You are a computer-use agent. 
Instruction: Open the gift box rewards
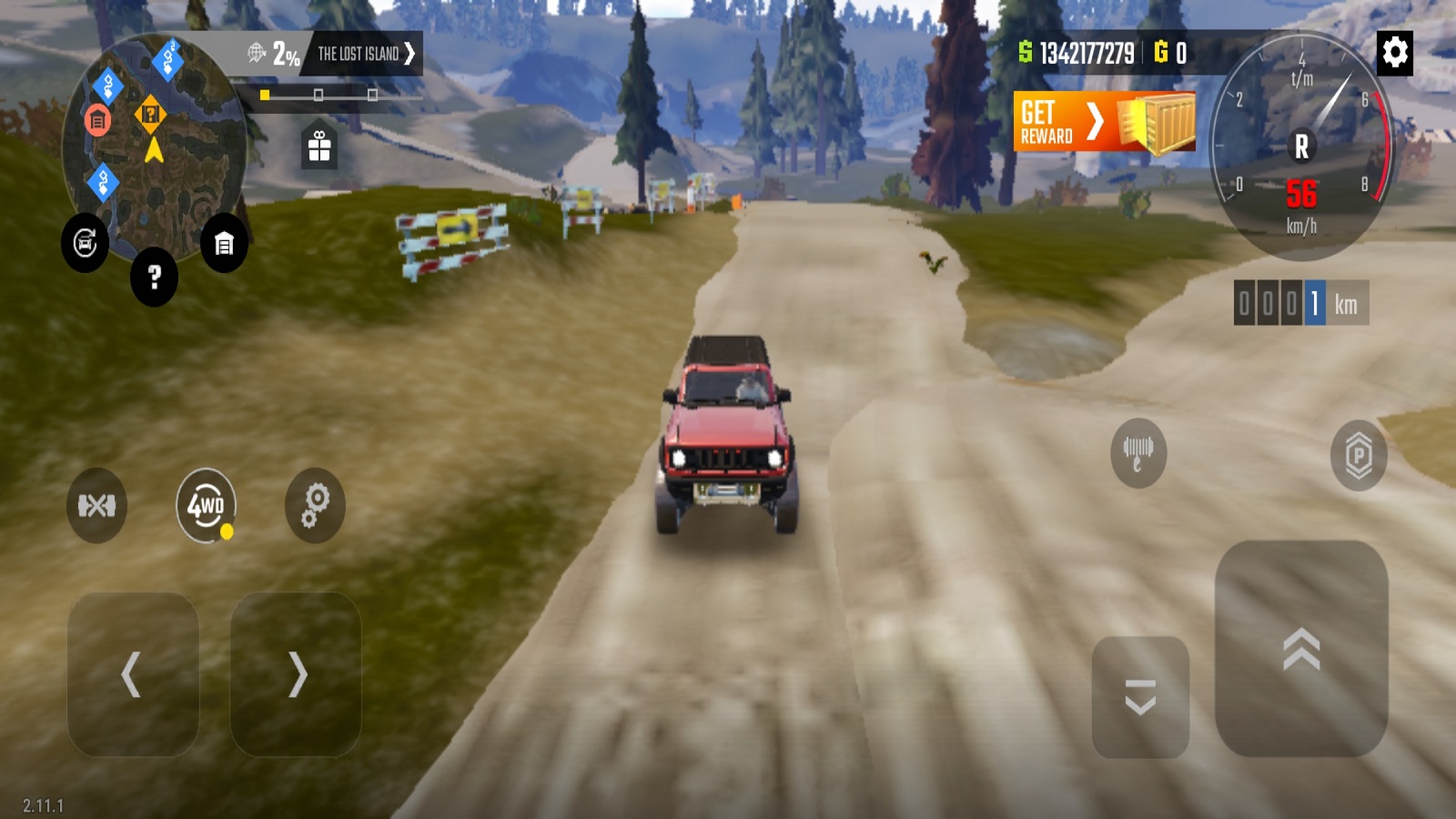pyautogui.click(x=319, y=147)
